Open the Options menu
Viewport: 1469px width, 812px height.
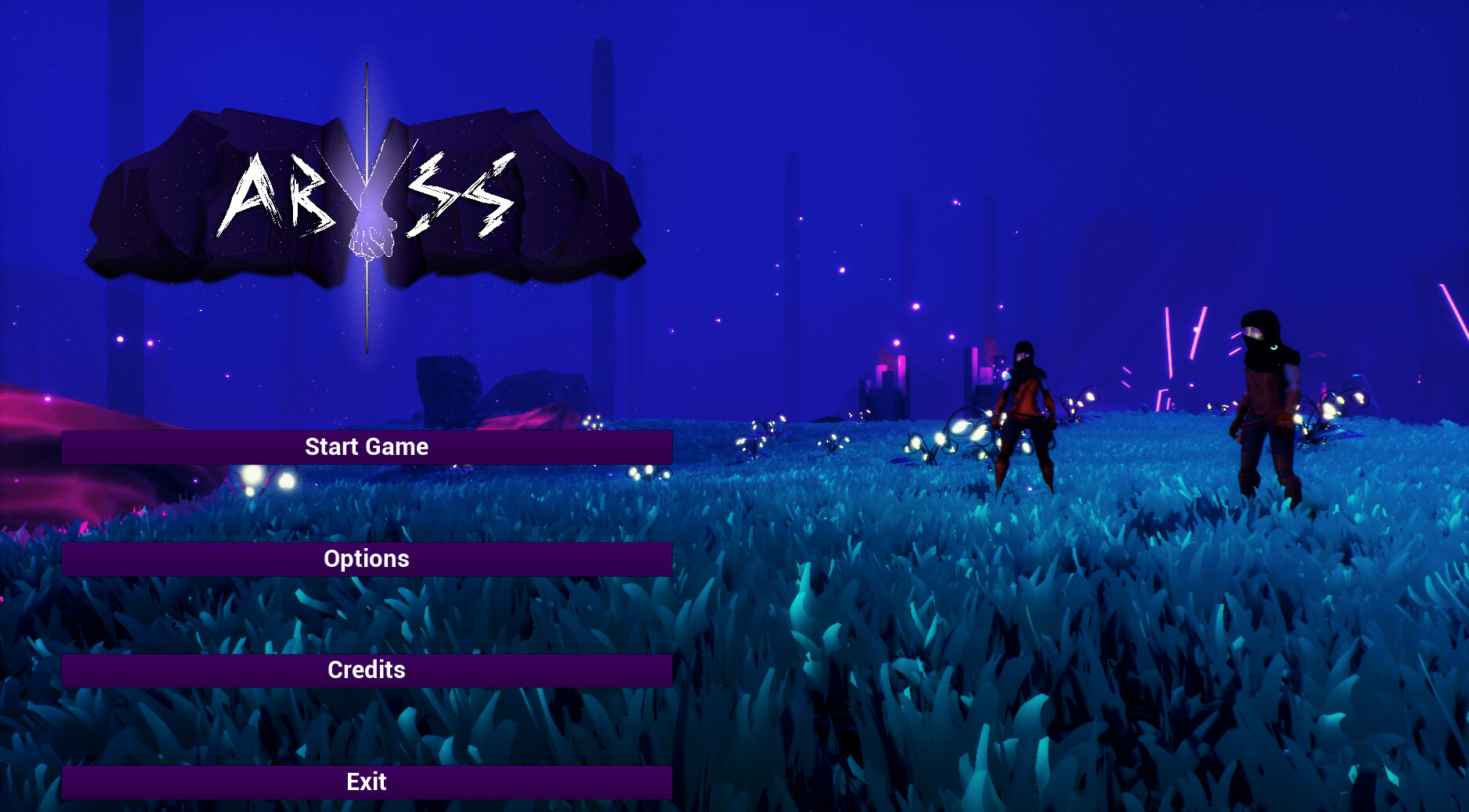click(x=367, y=559)
